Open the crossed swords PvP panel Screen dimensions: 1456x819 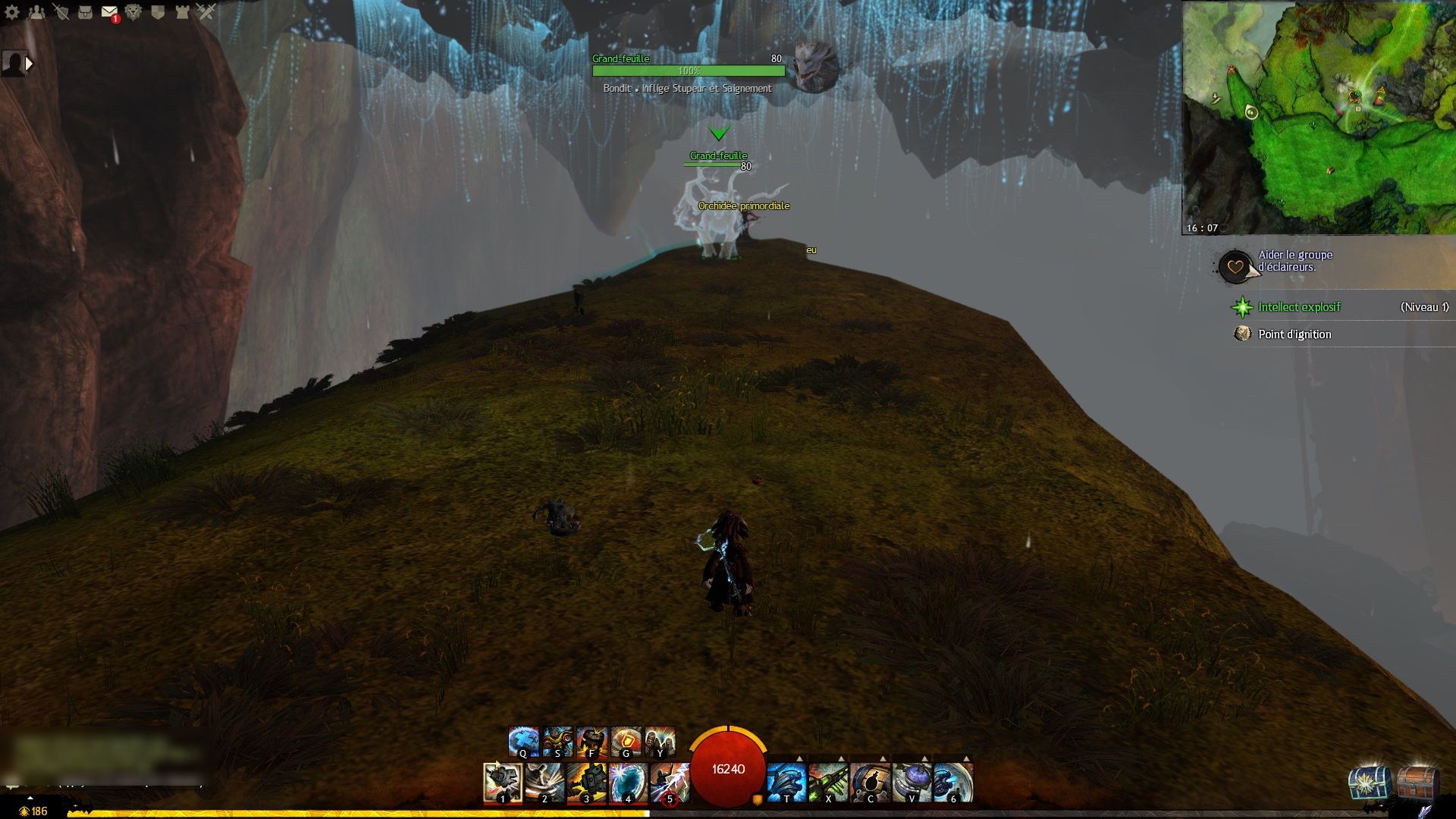tap(206, 11)
